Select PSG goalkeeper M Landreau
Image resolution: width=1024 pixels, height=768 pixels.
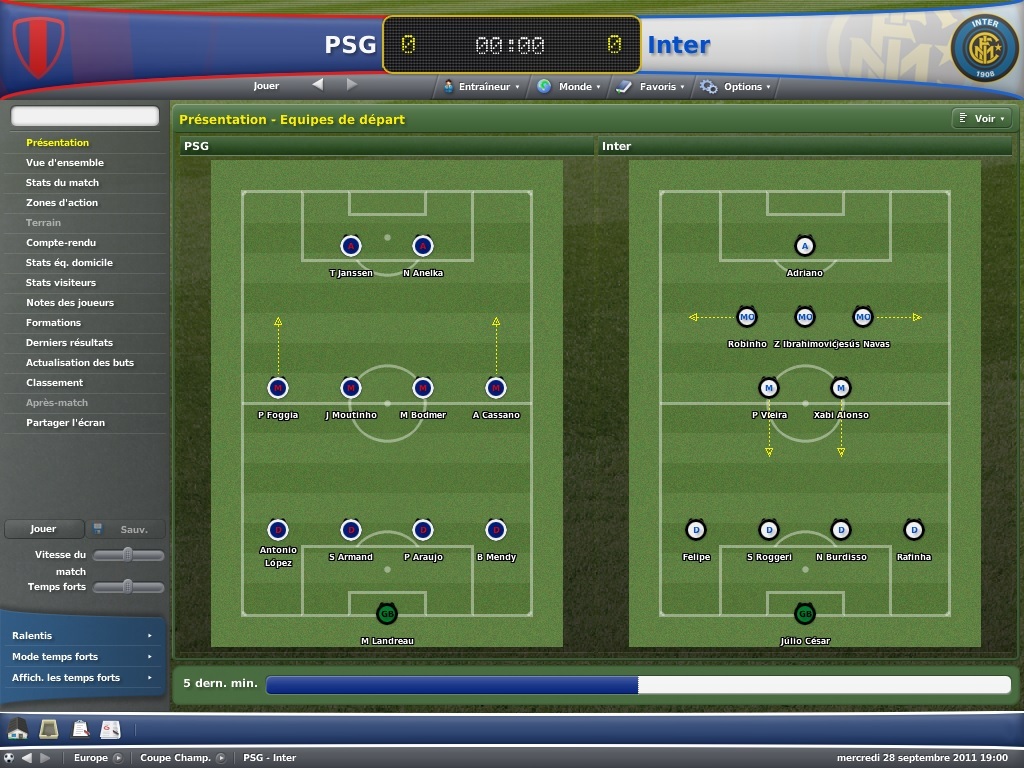pos(387,613)
